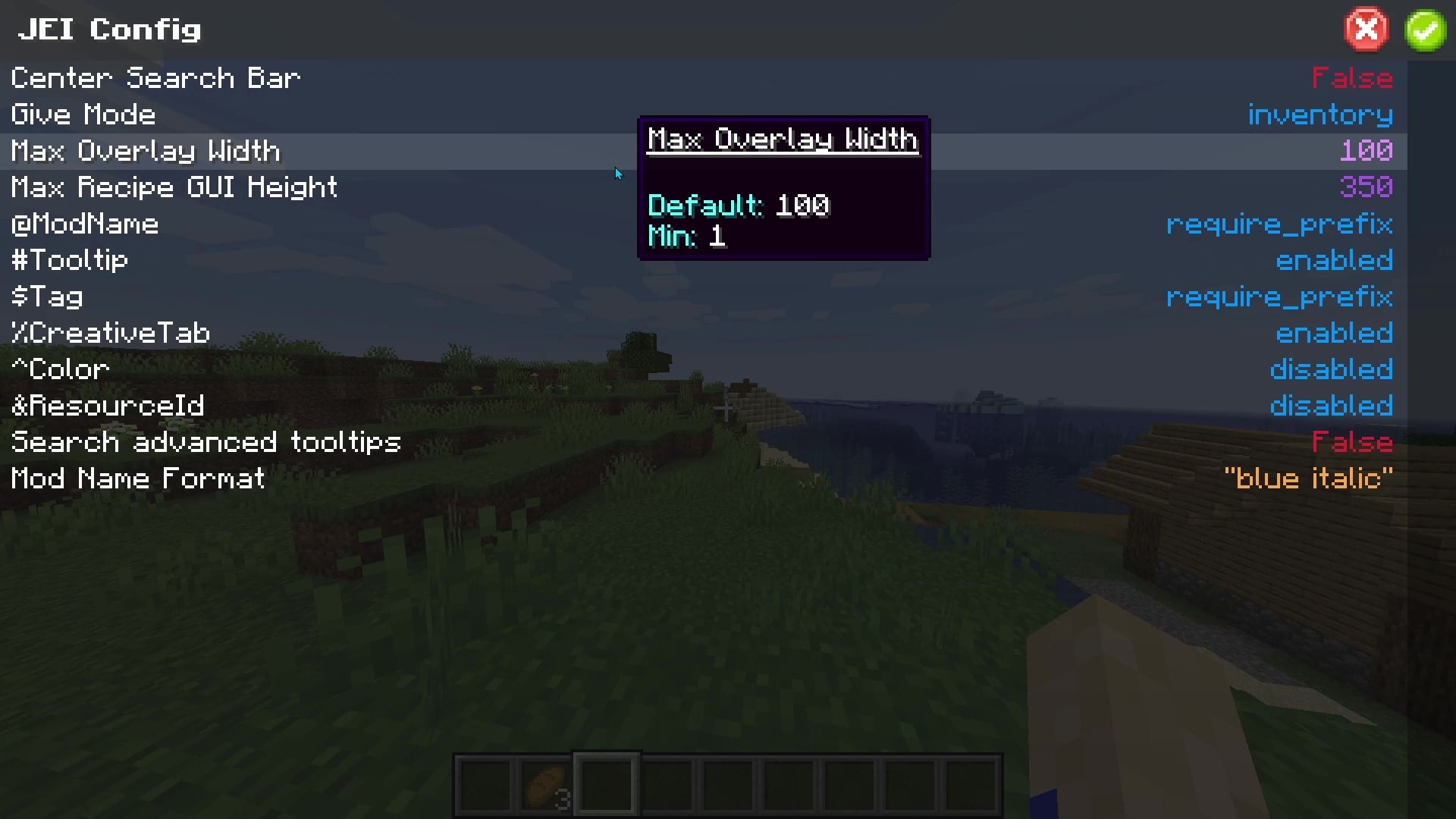This screenshot has height=819, width=1456.
Task: Disable the #Tooltip search prefix
Action: click(x=1335, y=260)
